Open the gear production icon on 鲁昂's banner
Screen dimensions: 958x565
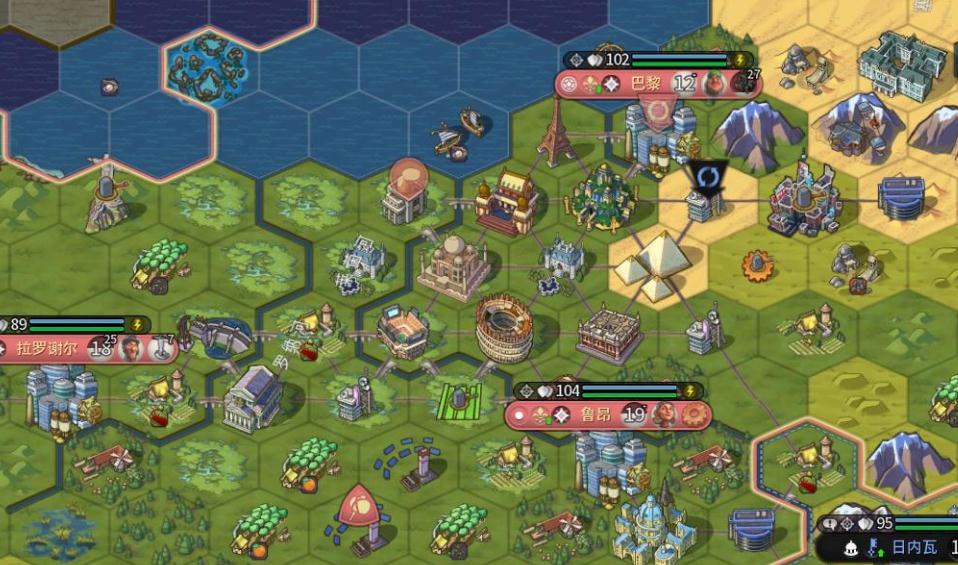693,415
